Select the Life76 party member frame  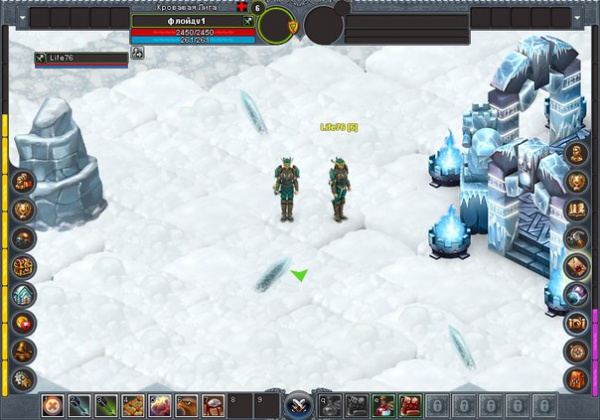tap(81, 59)
